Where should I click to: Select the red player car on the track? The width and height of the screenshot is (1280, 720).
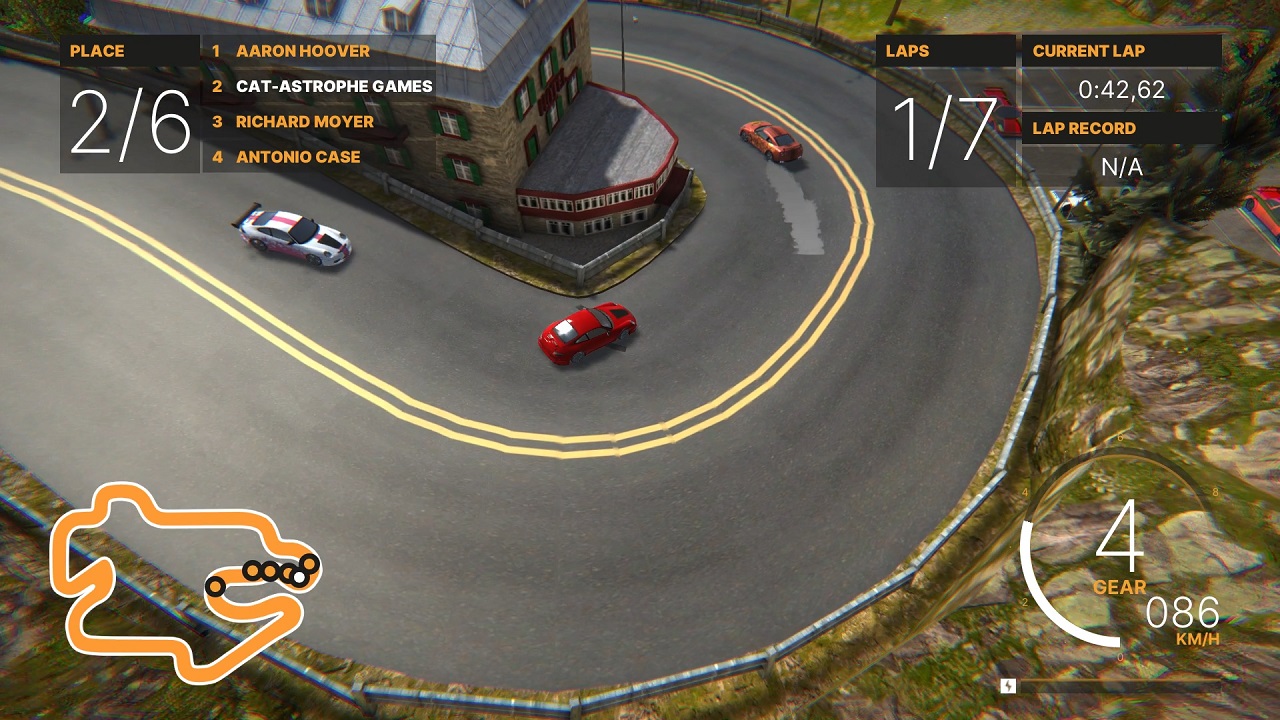coord(585,333)
